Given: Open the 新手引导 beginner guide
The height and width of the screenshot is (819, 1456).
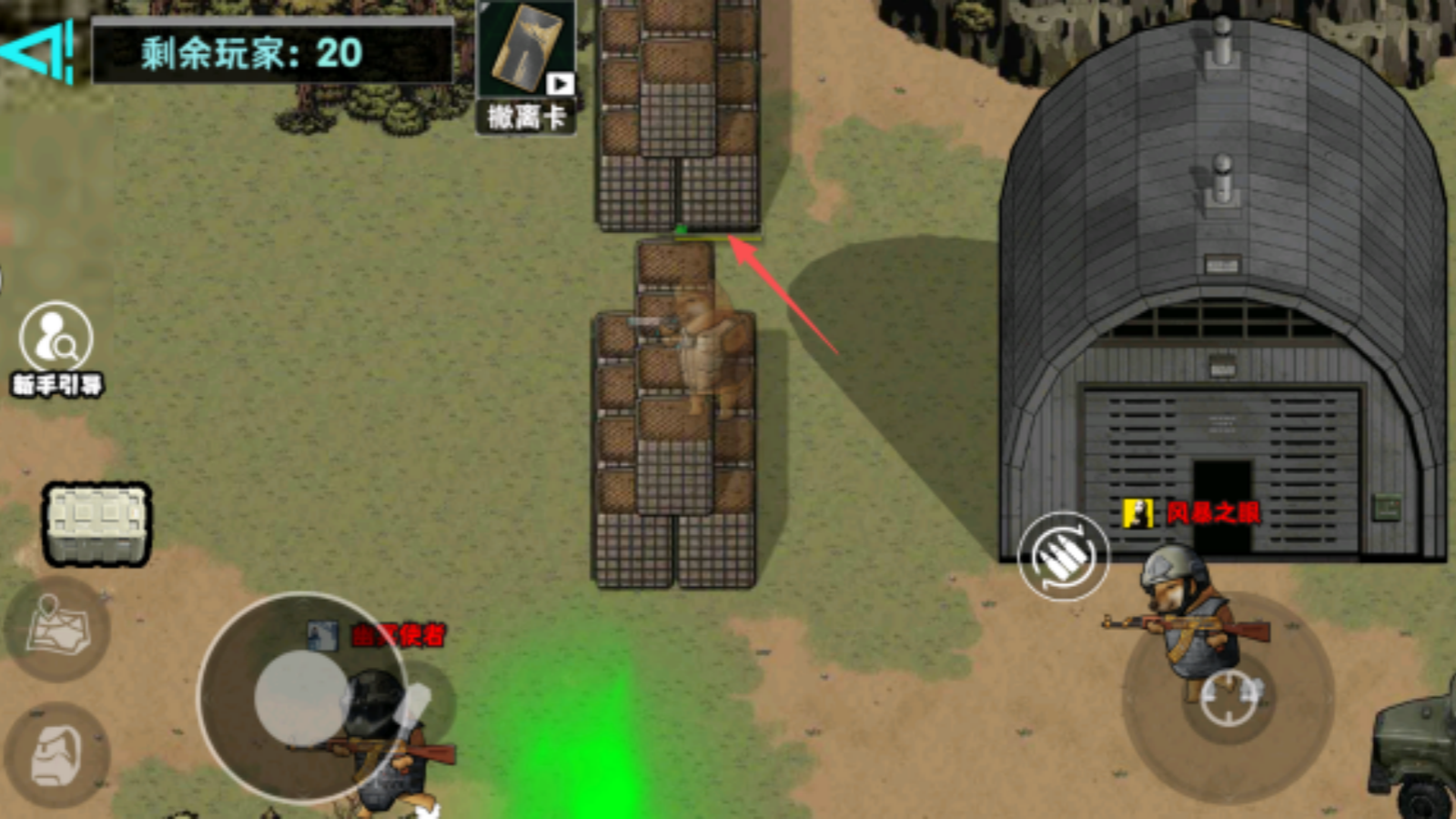Looking at the screenshot, I should 56,348.
